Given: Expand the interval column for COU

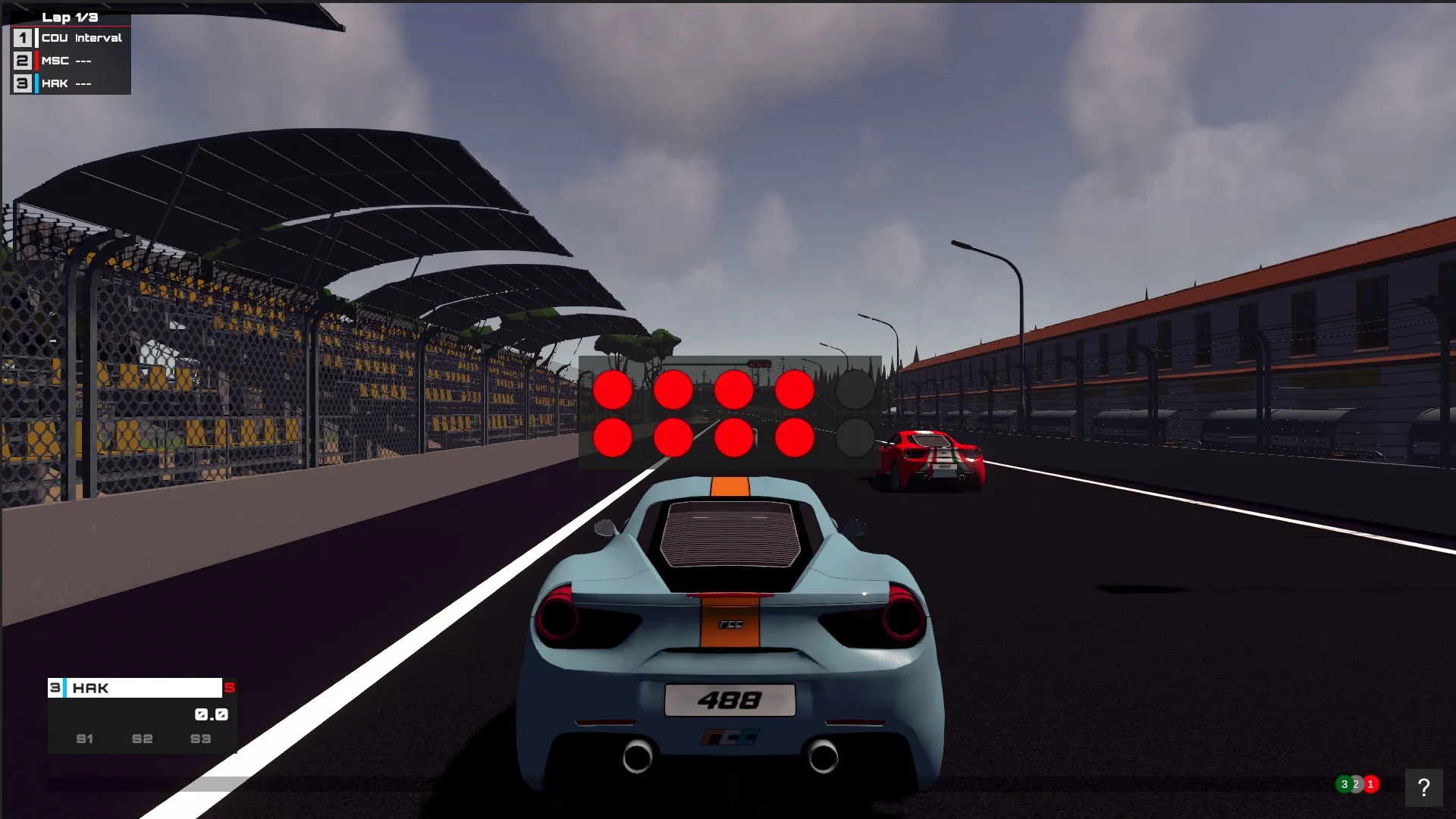Looking at the screenshot, I should tap(97, 36).
